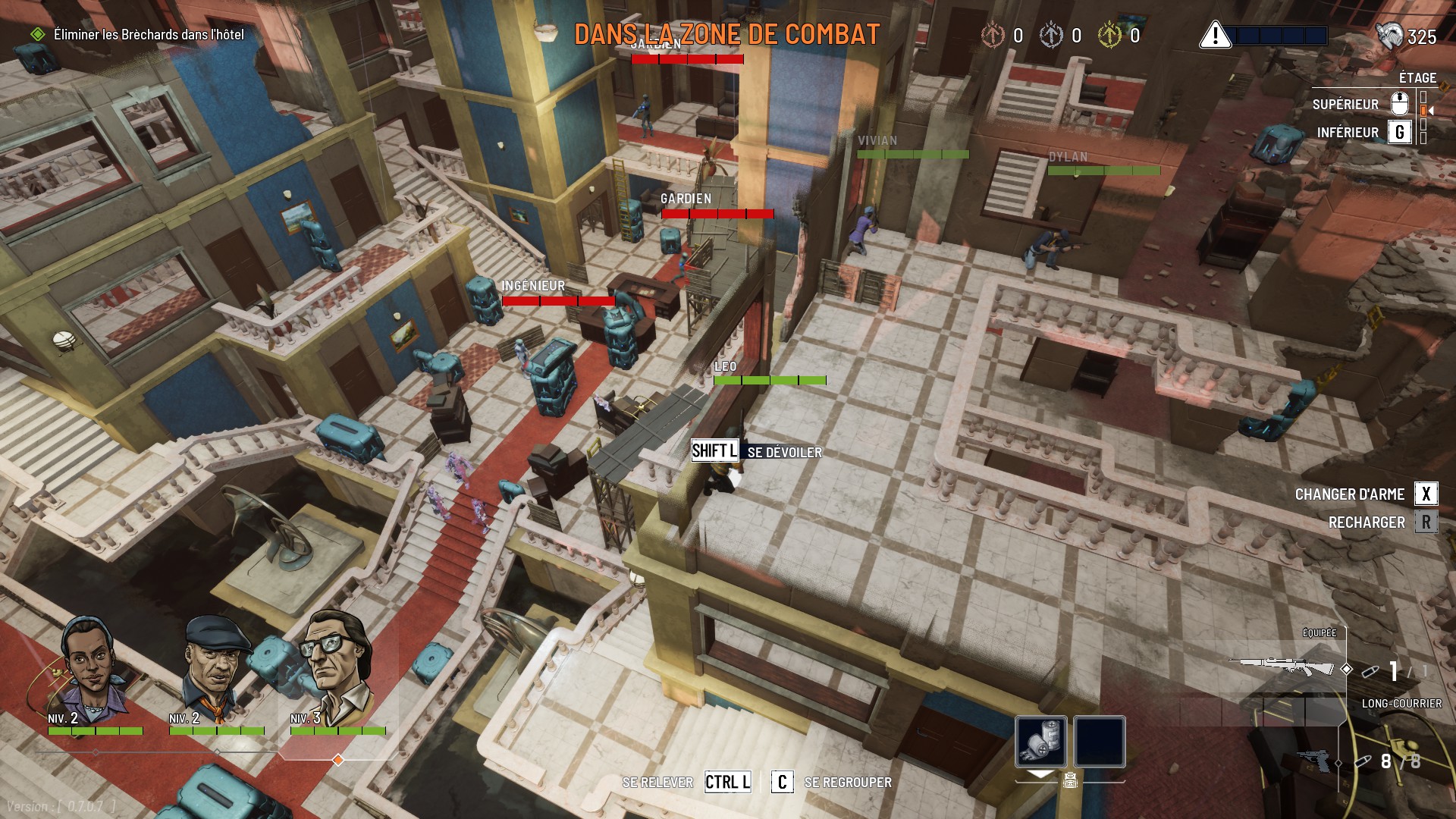Go down a floor with Inférieur
This screenshot has height=819, width=1456.
coord(1348,133)
